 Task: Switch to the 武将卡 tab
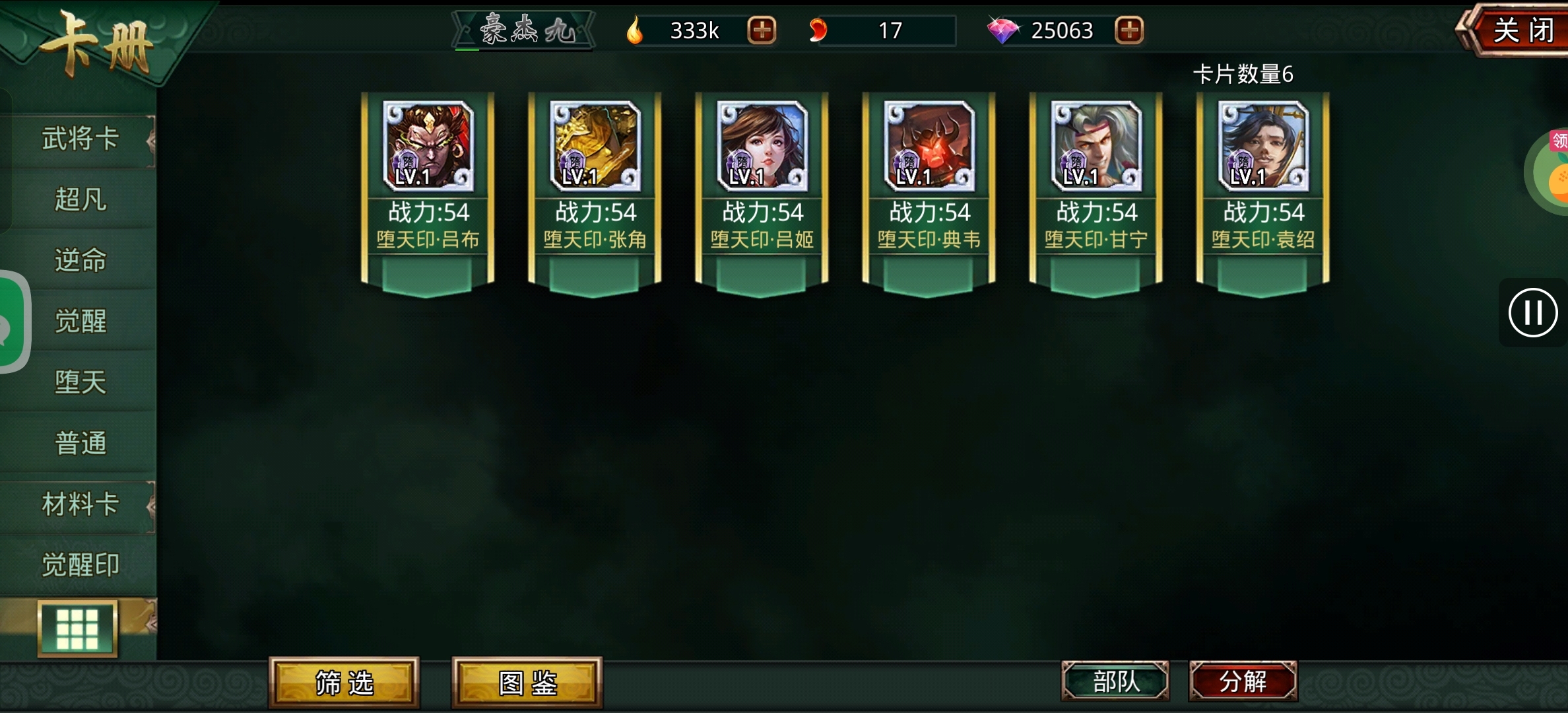(79, 139)
